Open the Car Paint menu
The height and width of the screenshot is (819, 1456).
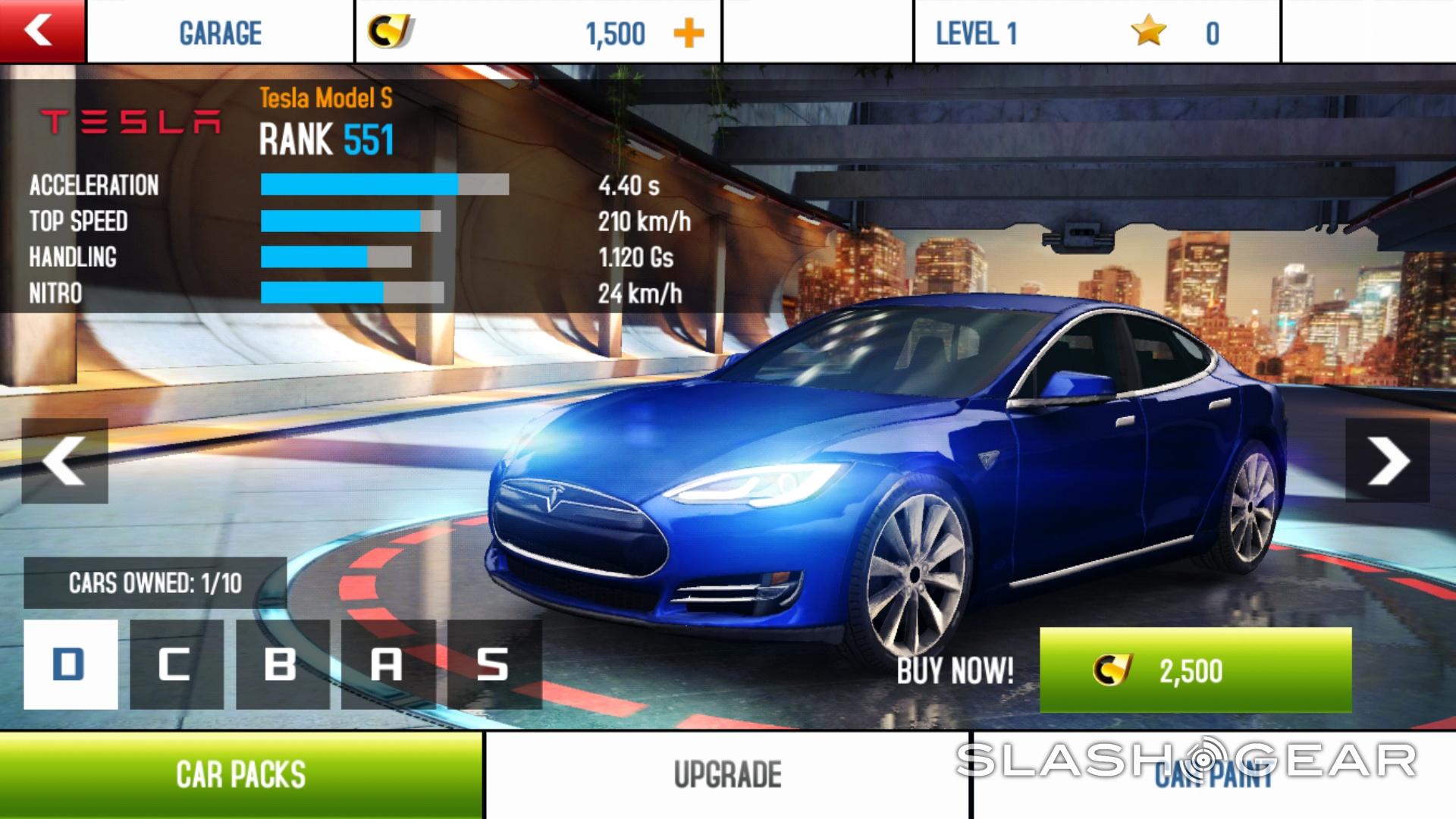tap(1213, 775)
